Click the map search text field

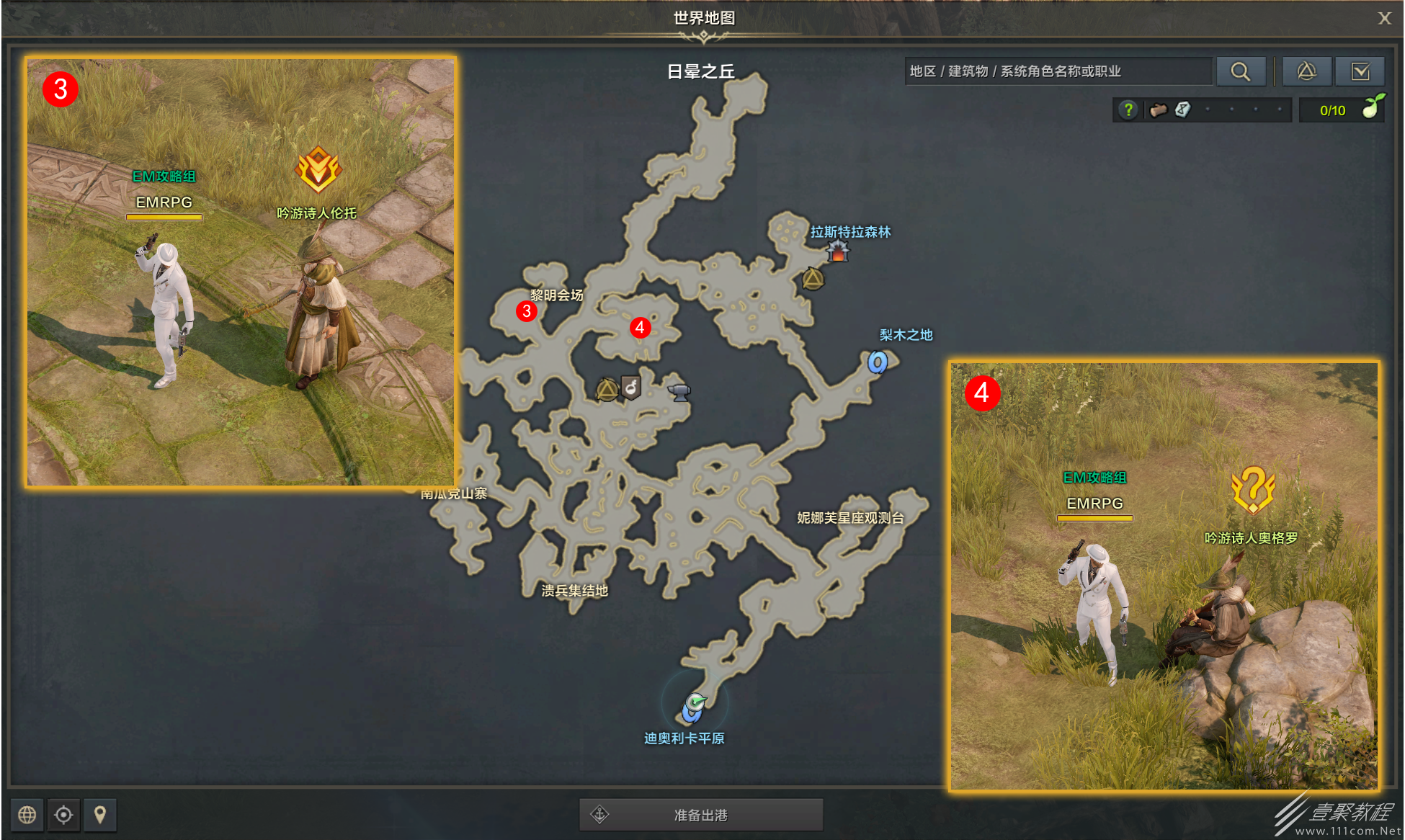pyautogui.click(x=1058, y=71)
